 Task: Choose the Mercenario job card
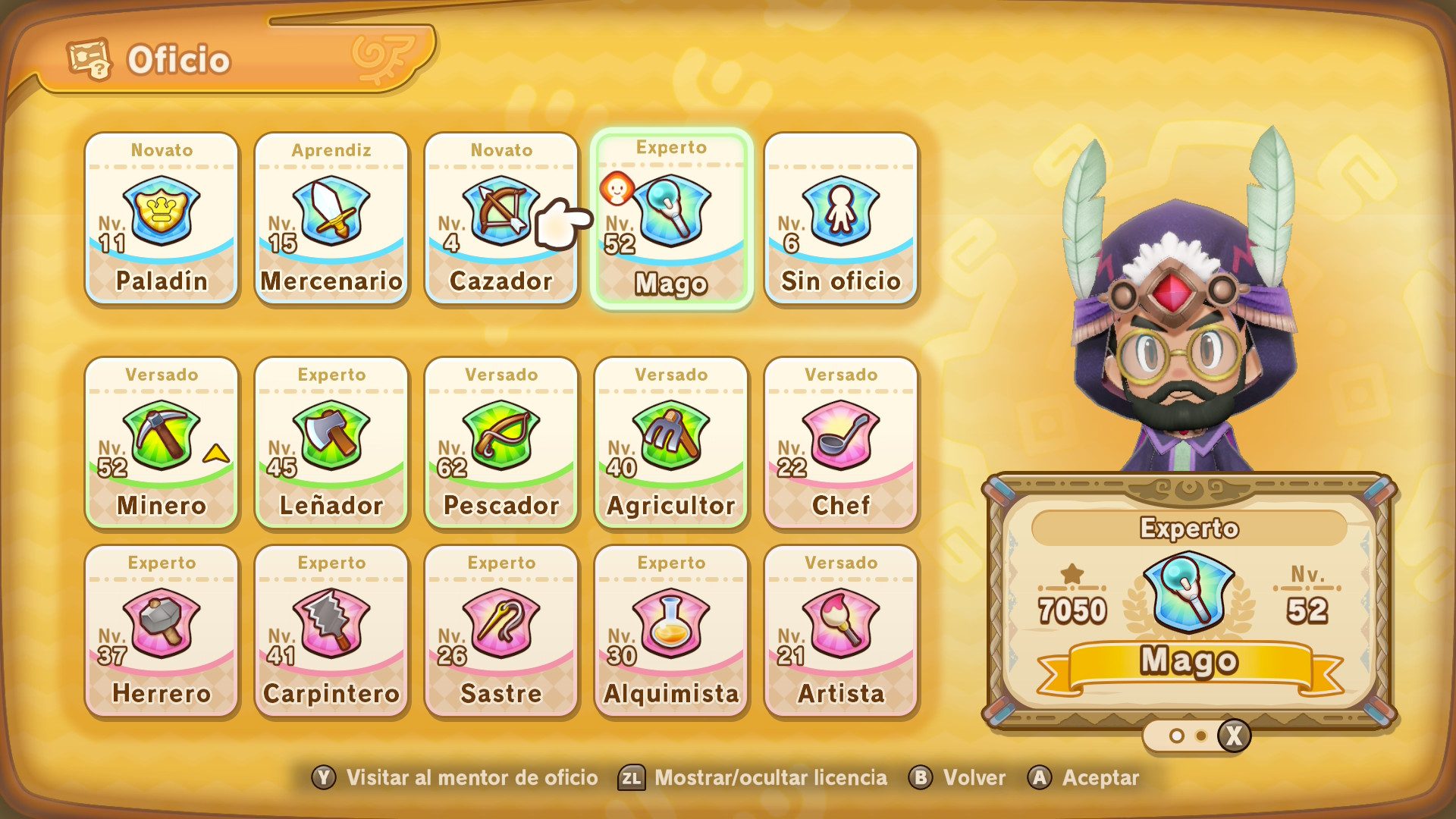tap(331, 218)
